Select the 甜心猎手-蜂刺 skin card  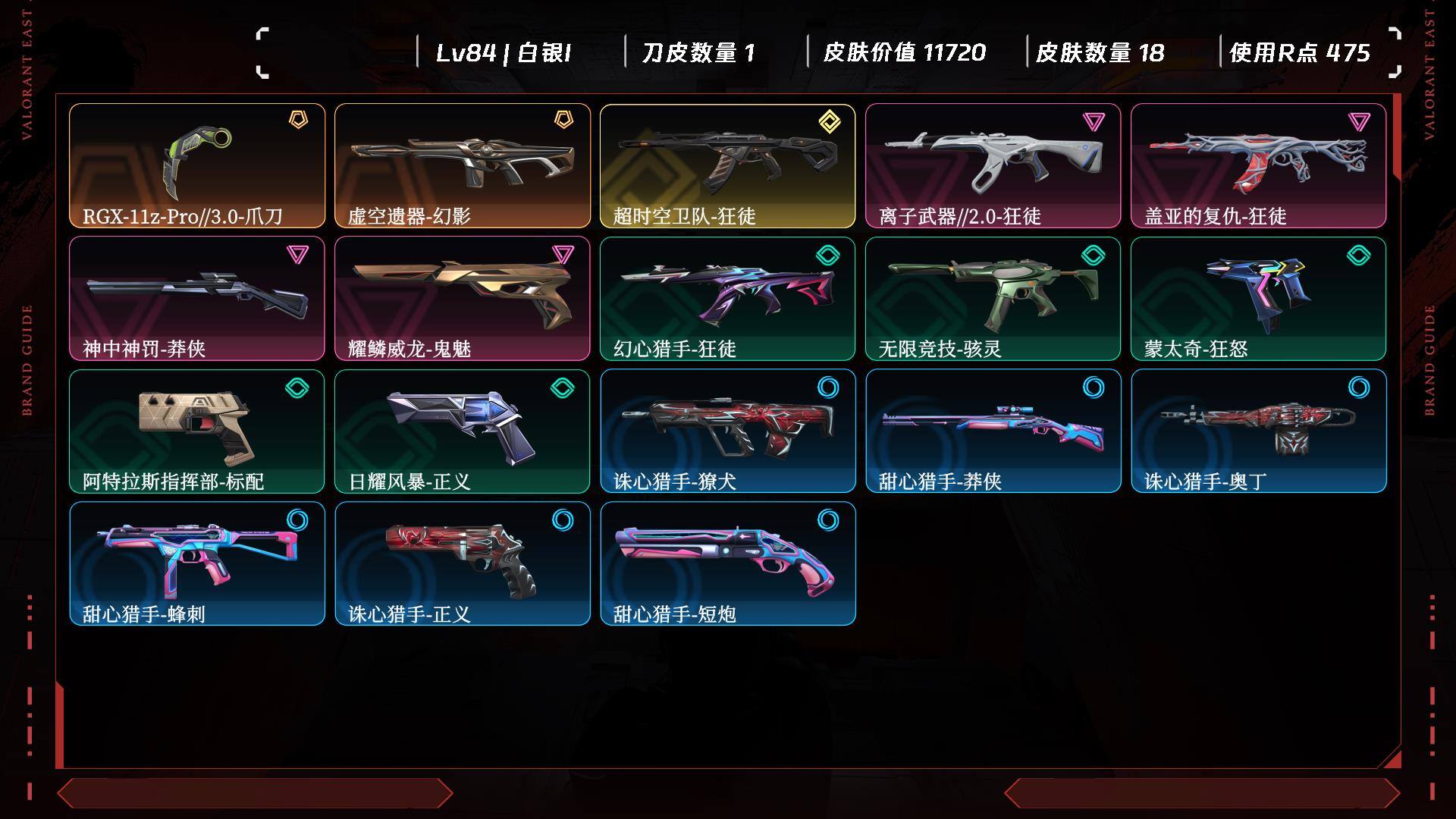tap(197, 563)
